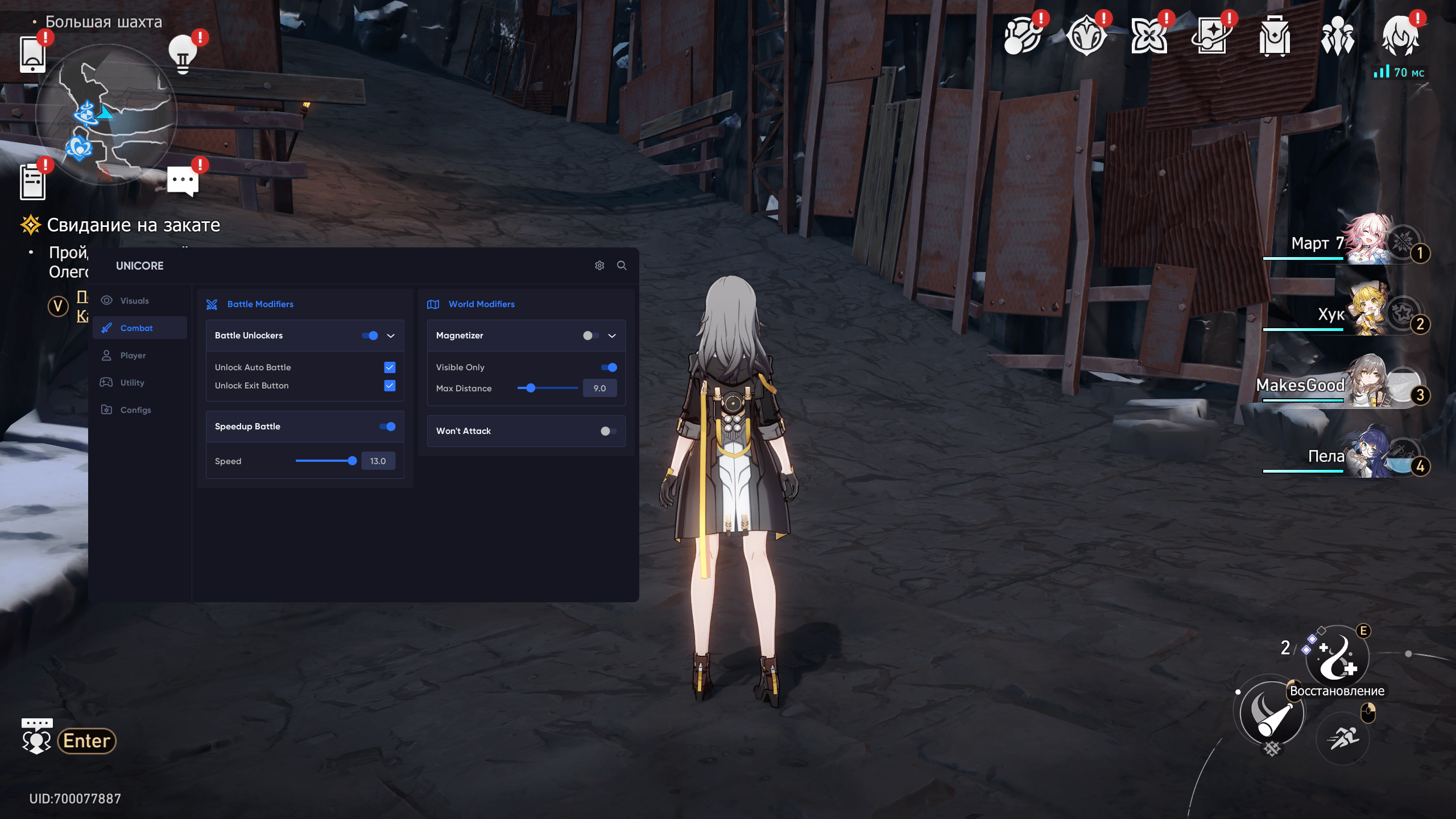The image size is (1456, 819).
Task: Click the UNICORE search icon
Action: point(622,266)
